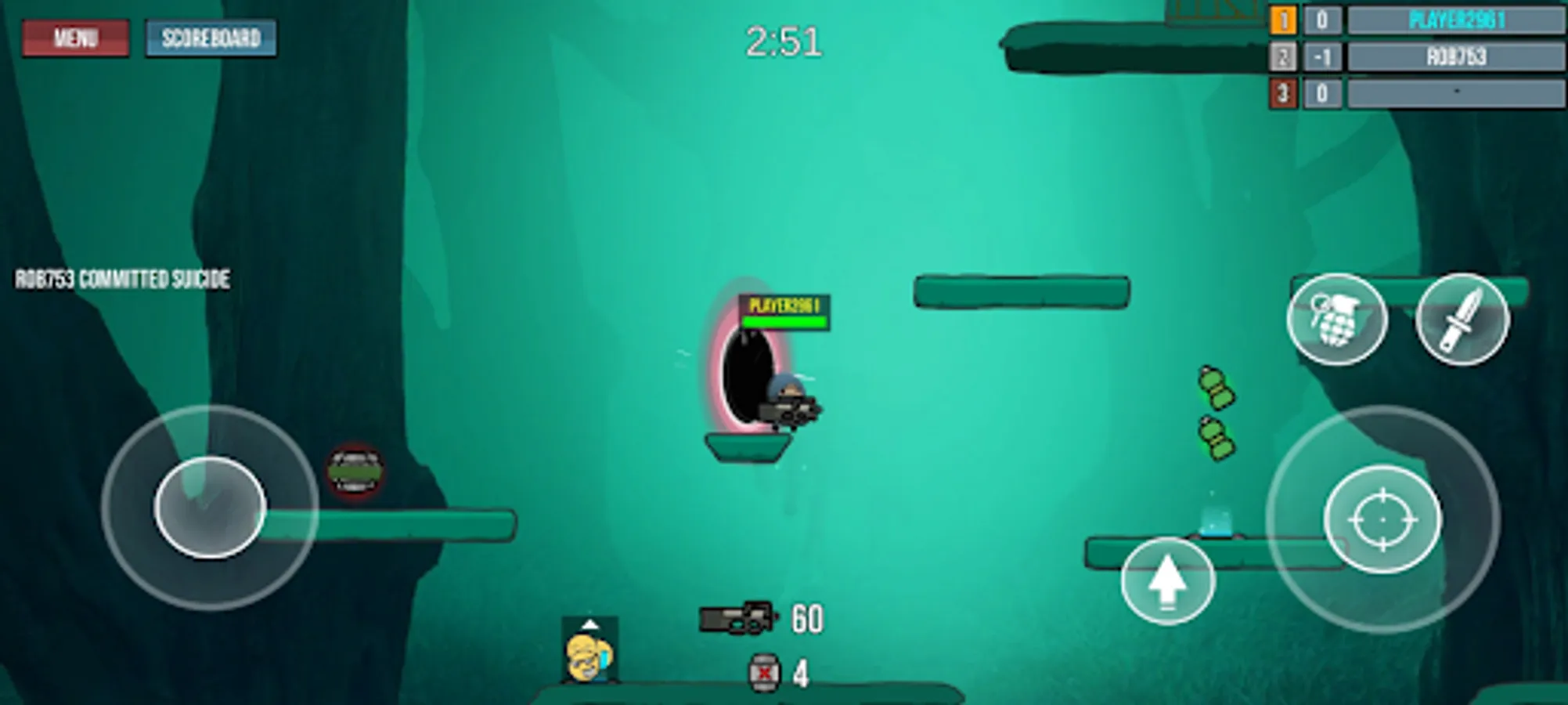The image size is (1568, 705).
Task: Toggle the scoreboard overlay
Action: pos(211,38)
